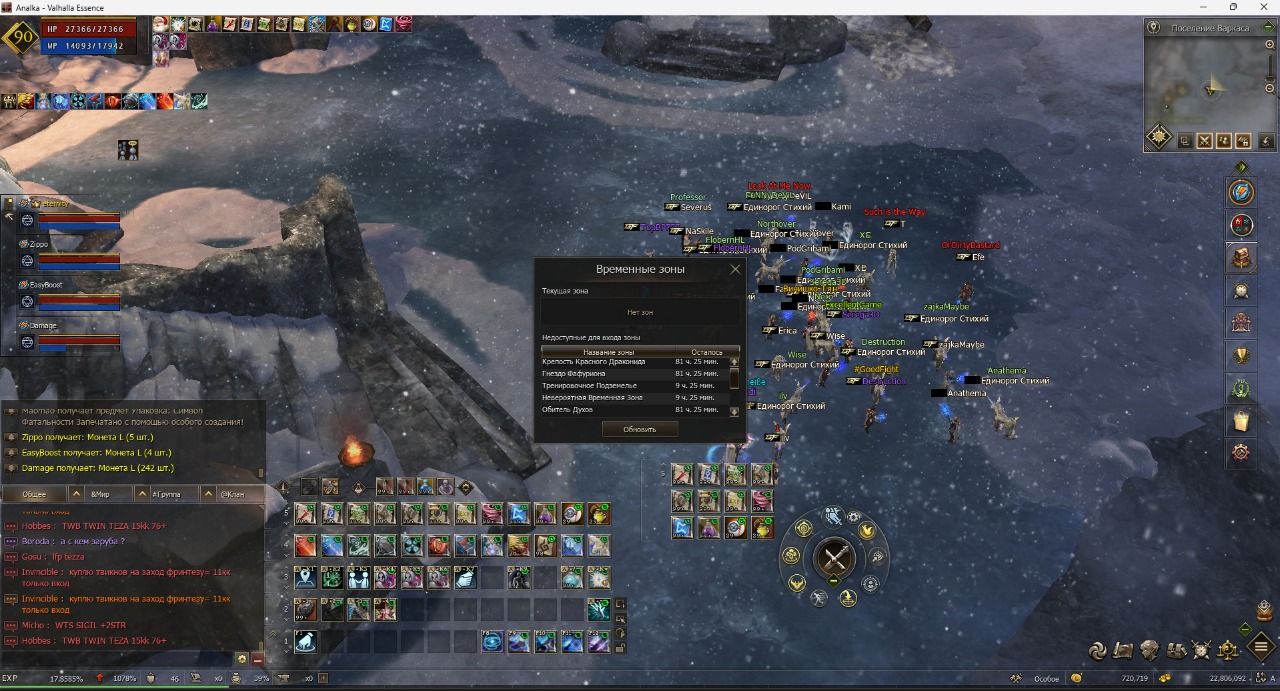
Task: Show the @Клан chat tab
Action: coord(231,494)
